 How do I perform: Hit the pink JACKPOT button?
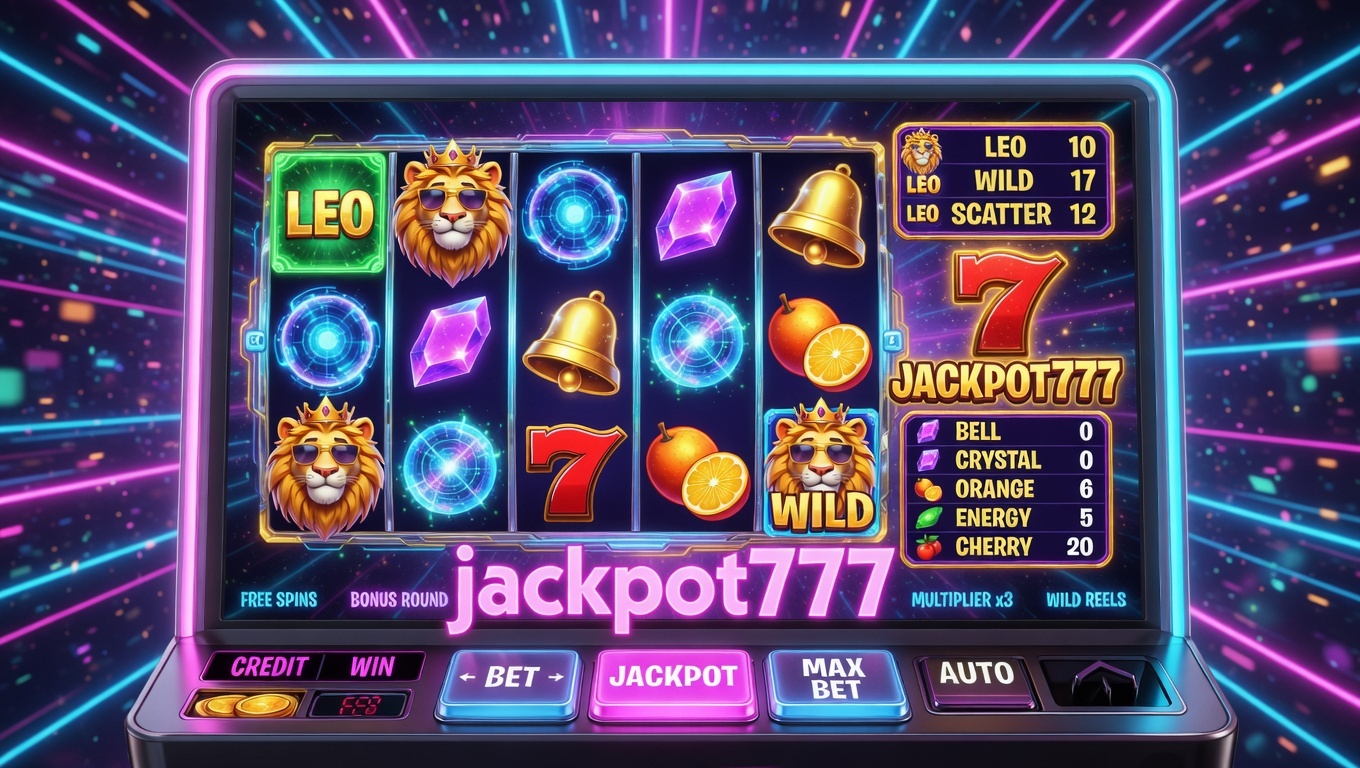674,677
